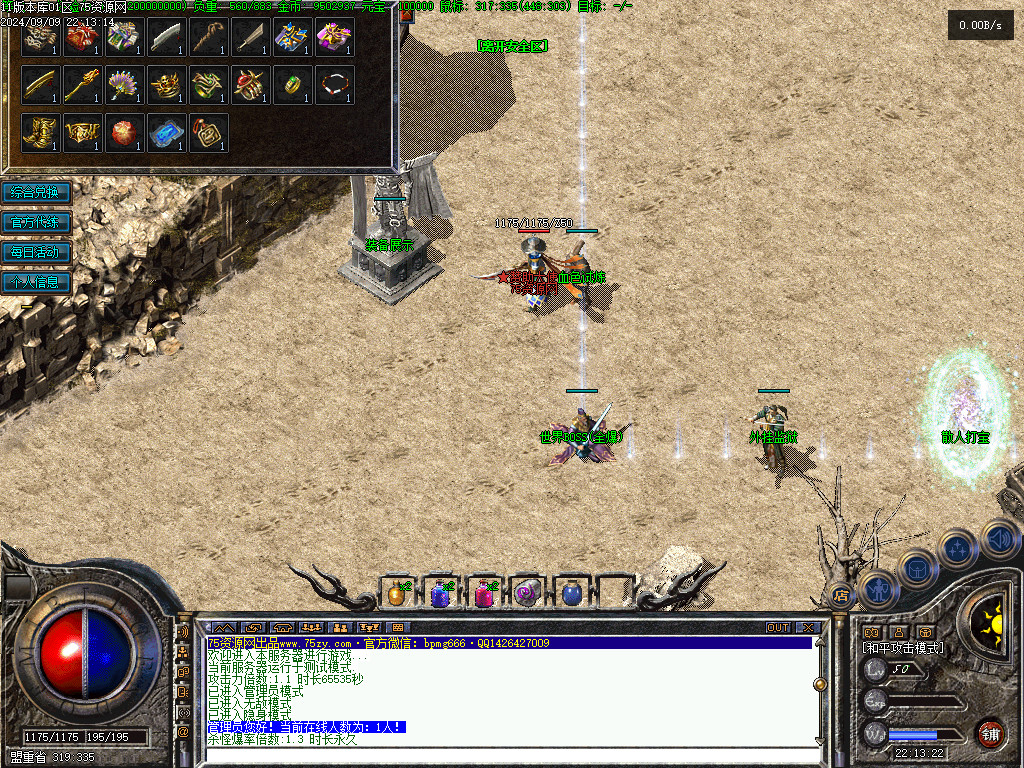Use the orange potion in the belt
This screenshot has width=1024, height=768.
pyautogui.click(x=397, y=594)
